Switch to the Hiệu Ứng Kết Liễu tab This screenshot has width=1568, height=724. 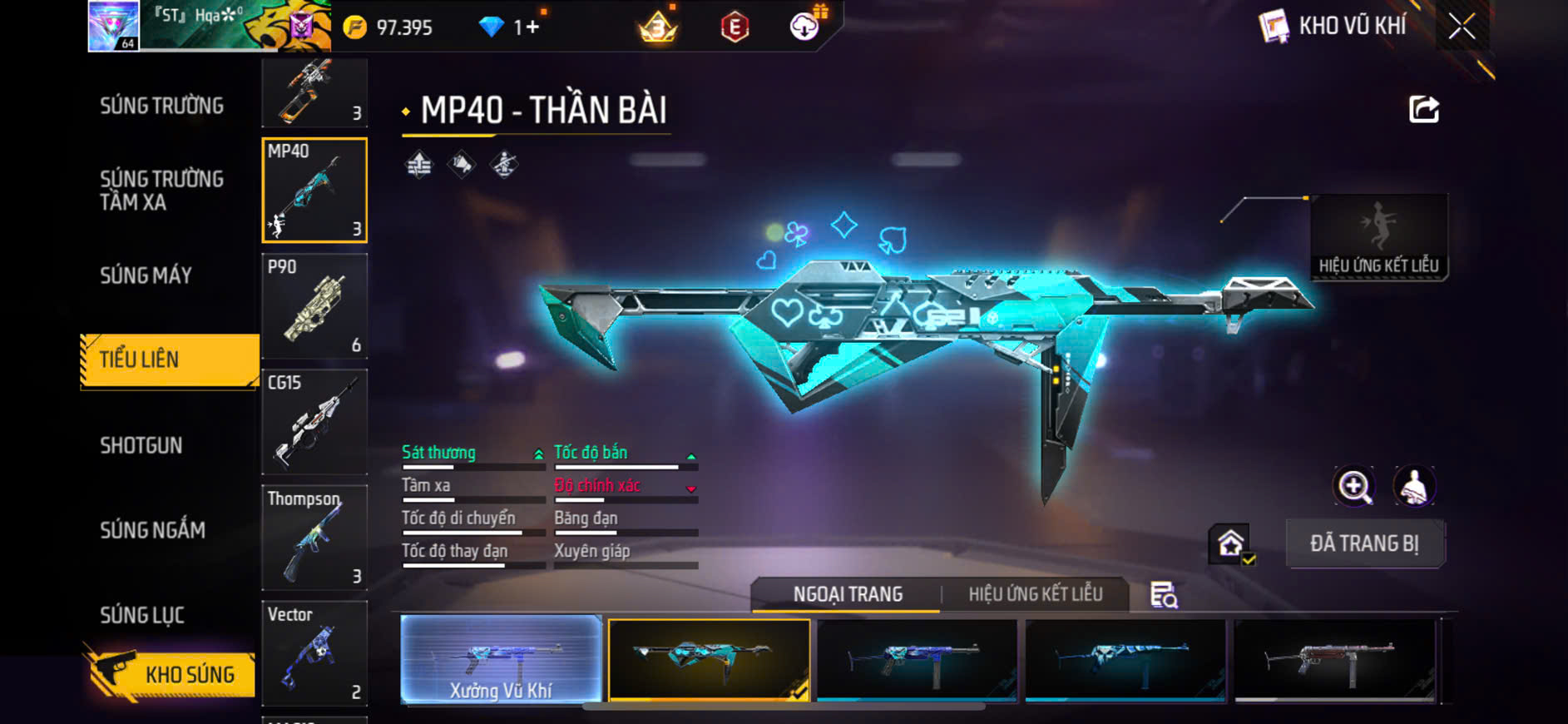(x=1035, y=594)
